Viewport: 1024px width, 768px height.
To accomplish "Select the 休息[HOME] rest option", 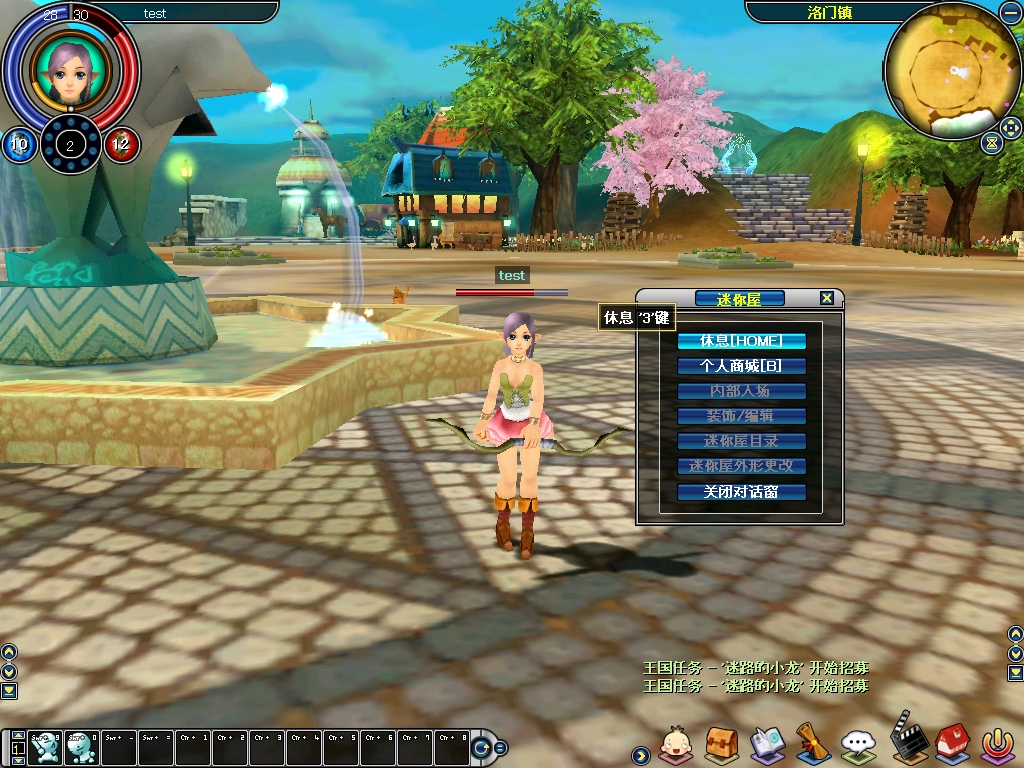I will (x=741, y=341).
